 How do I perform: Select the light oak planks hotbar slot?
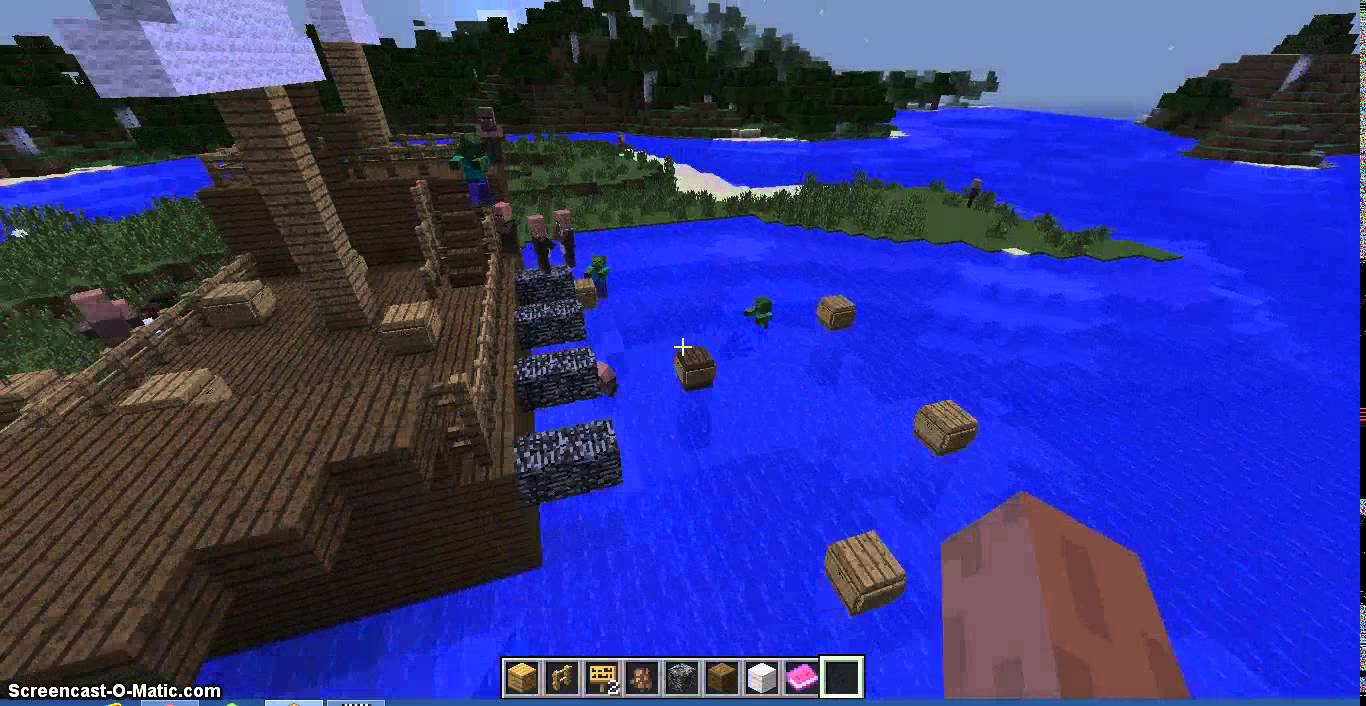coord(522,678)
